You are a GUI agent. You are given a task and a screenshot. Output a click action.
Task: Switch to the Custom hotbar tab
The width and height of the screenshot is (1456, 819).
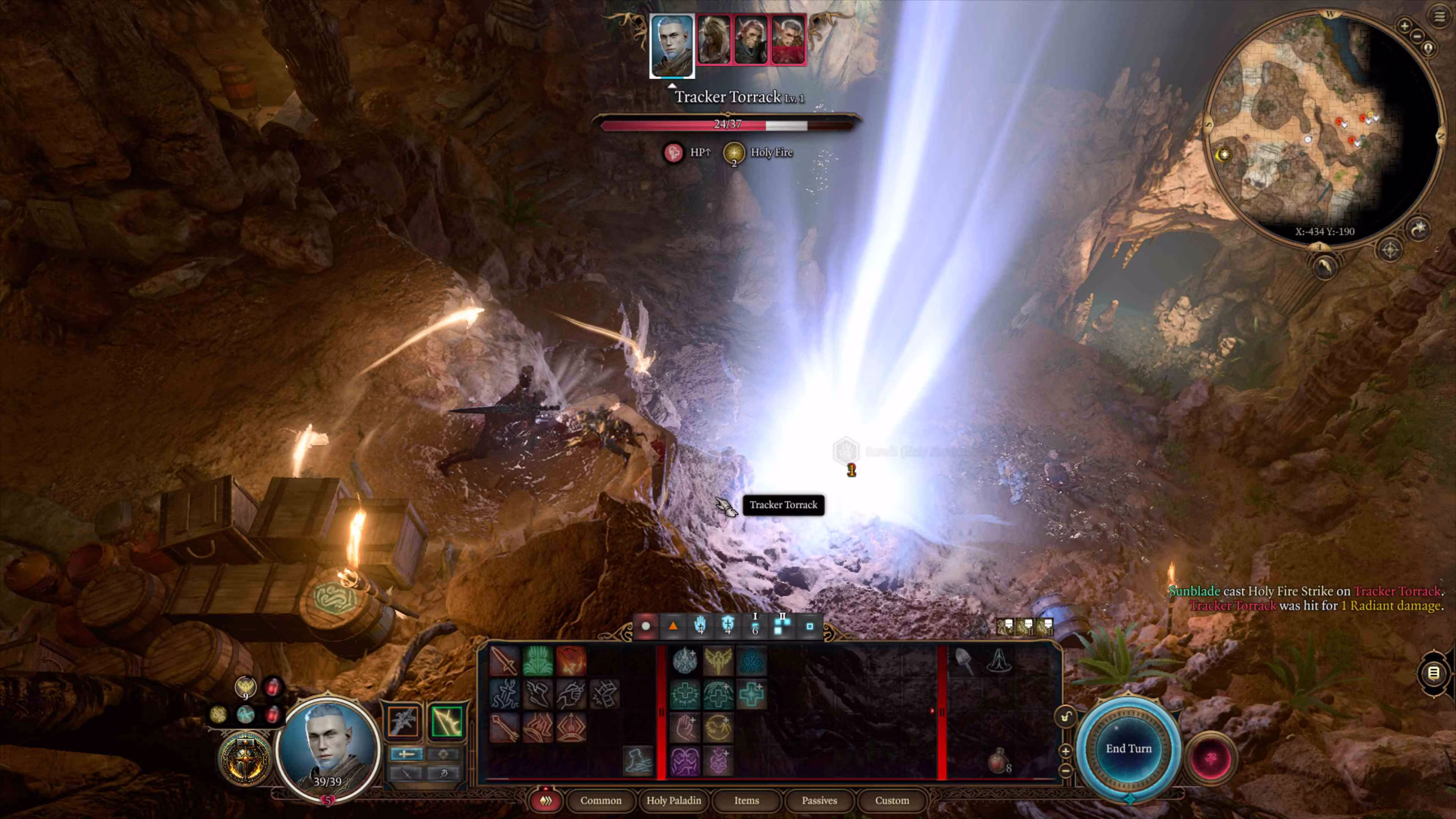(x=891, y=800)
